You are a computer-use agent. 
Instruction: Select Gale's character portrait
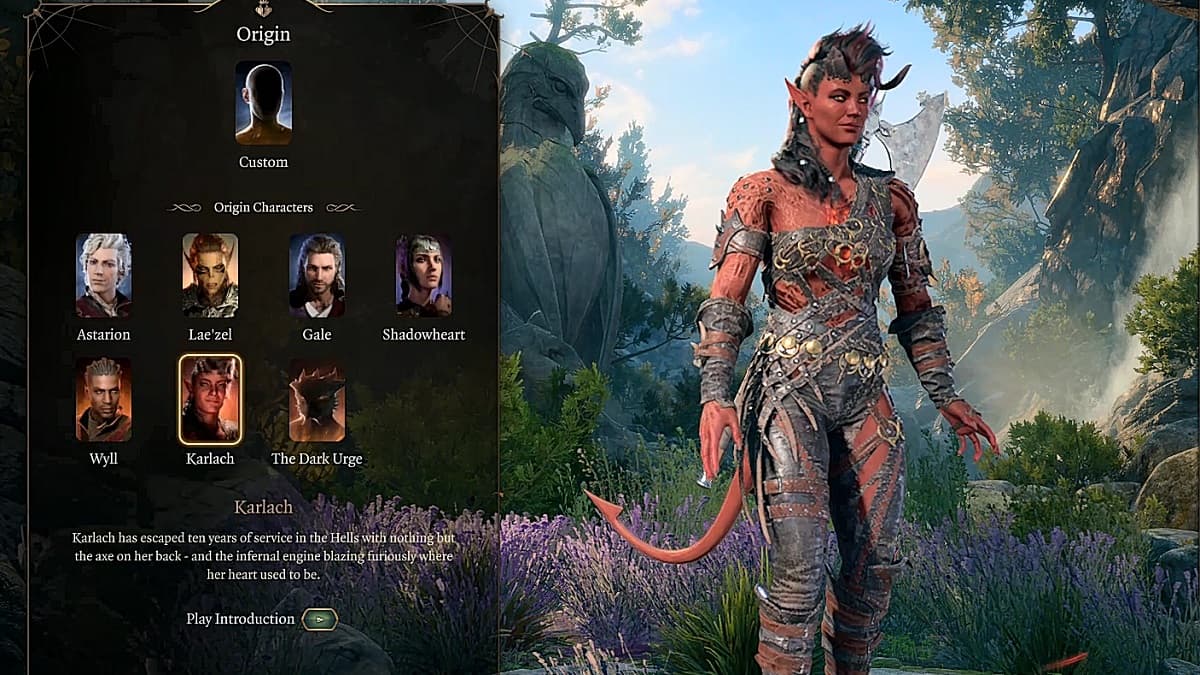[x=317, y=275]
